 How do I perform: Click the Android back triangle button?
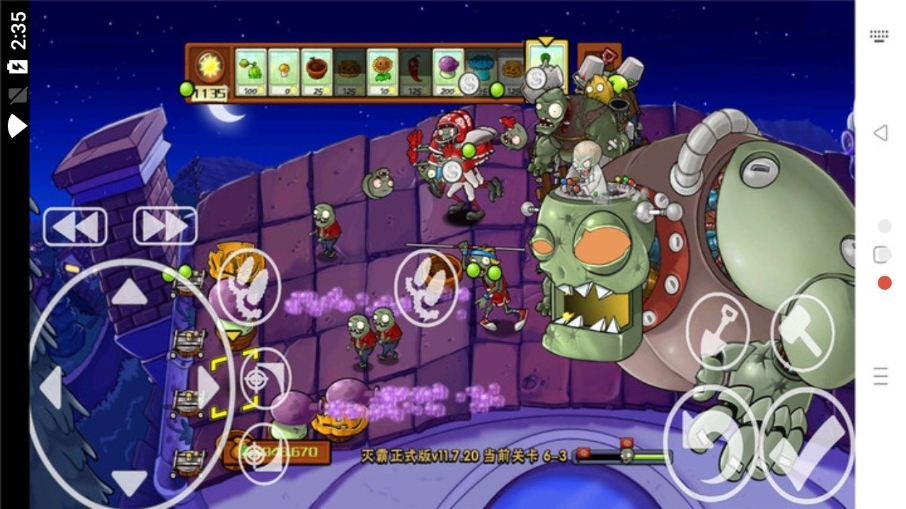click(x=881, y=133)
